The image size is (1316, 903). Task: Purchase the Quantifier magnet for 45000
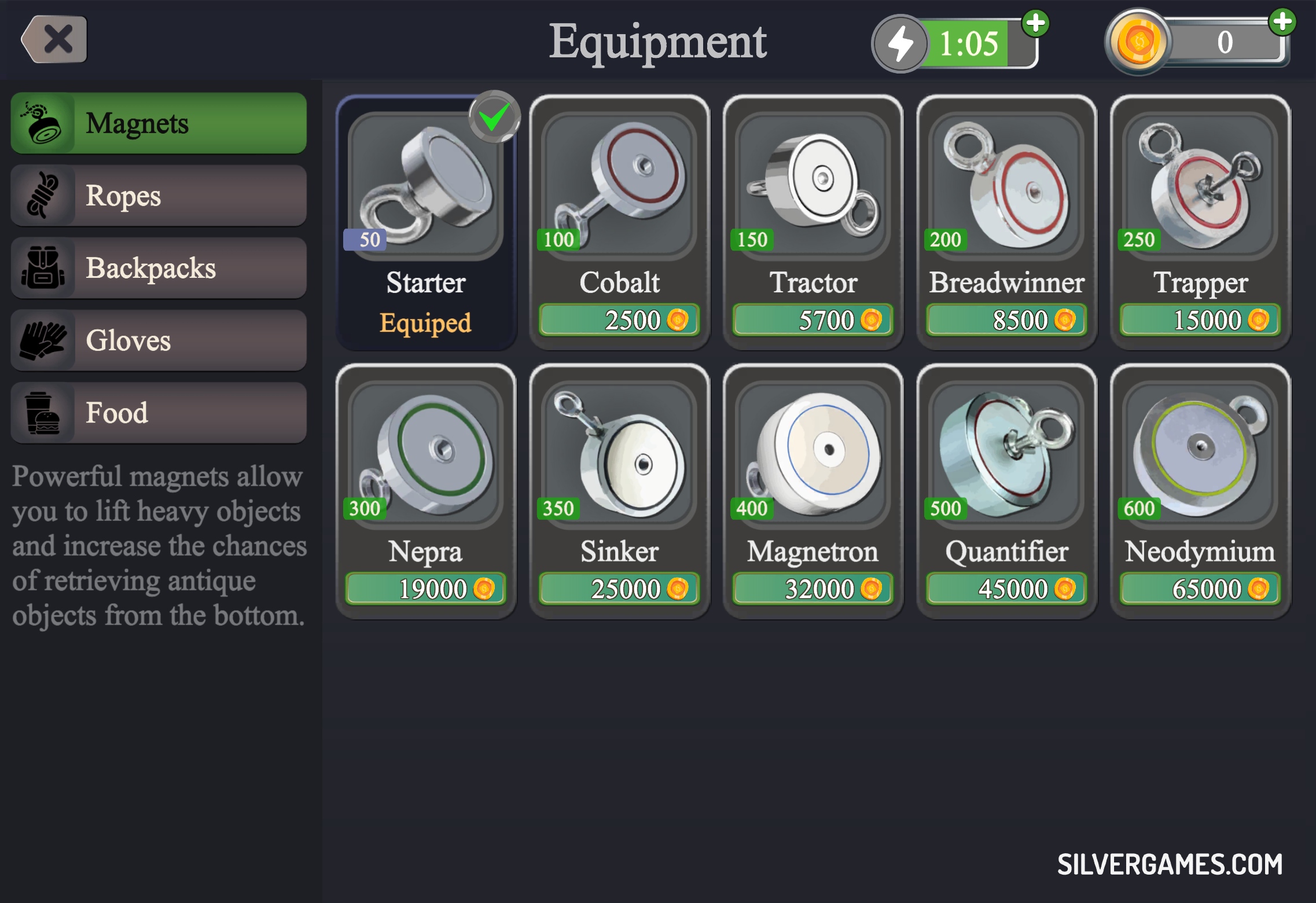point(1006,589)
